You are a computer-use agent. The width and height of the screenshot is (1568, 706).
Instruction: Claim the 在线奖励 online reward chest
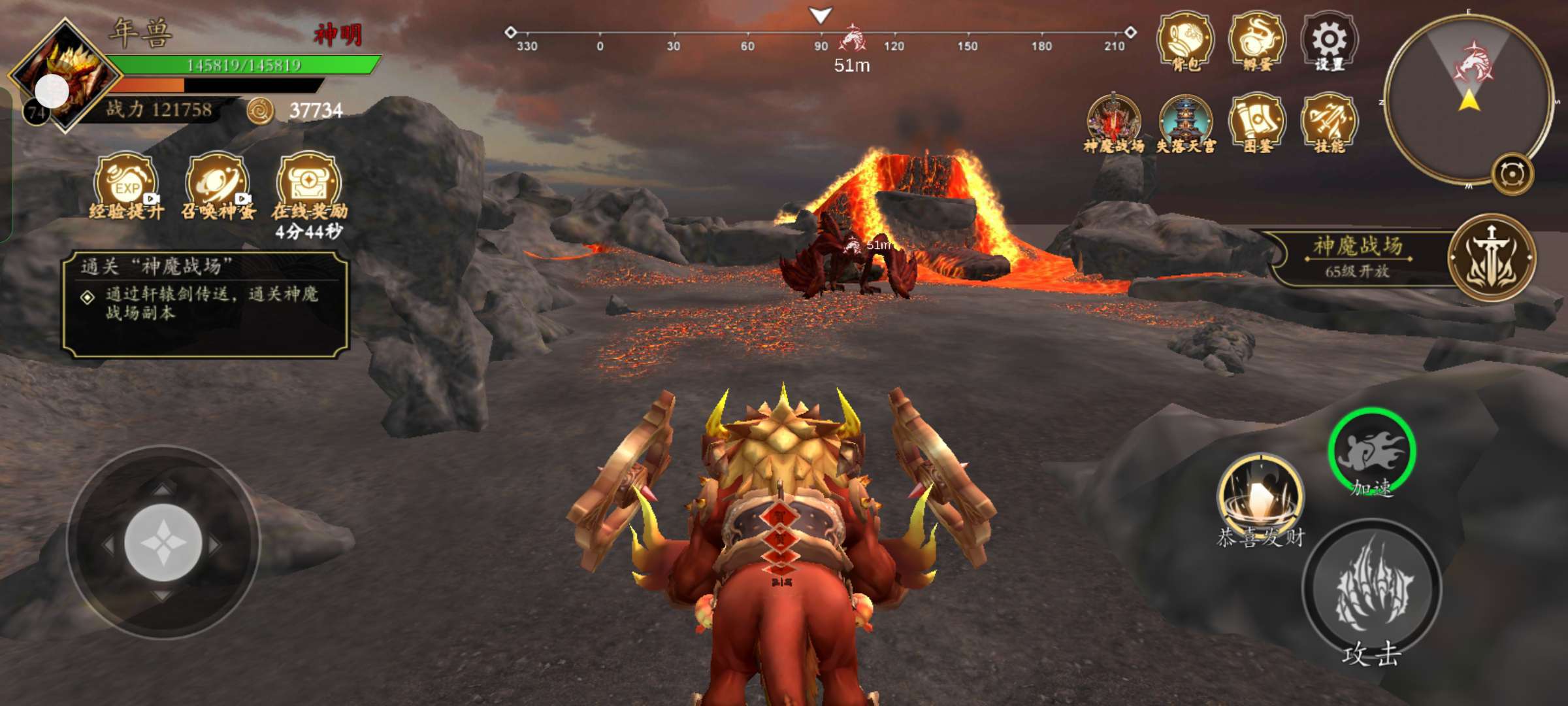(x=309, y=184)
